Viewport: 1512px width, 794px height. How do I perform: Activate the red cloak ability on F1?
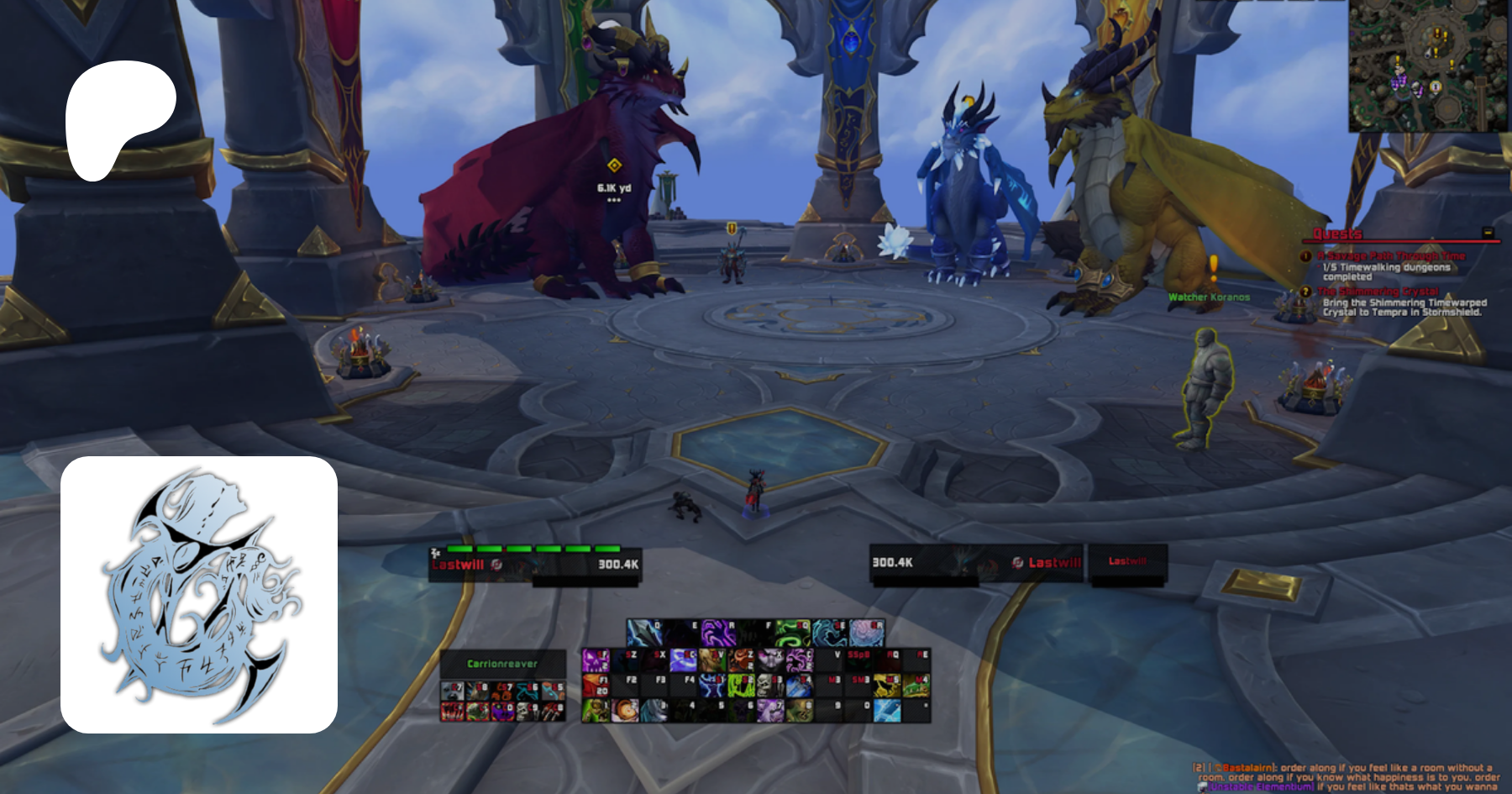595,686
